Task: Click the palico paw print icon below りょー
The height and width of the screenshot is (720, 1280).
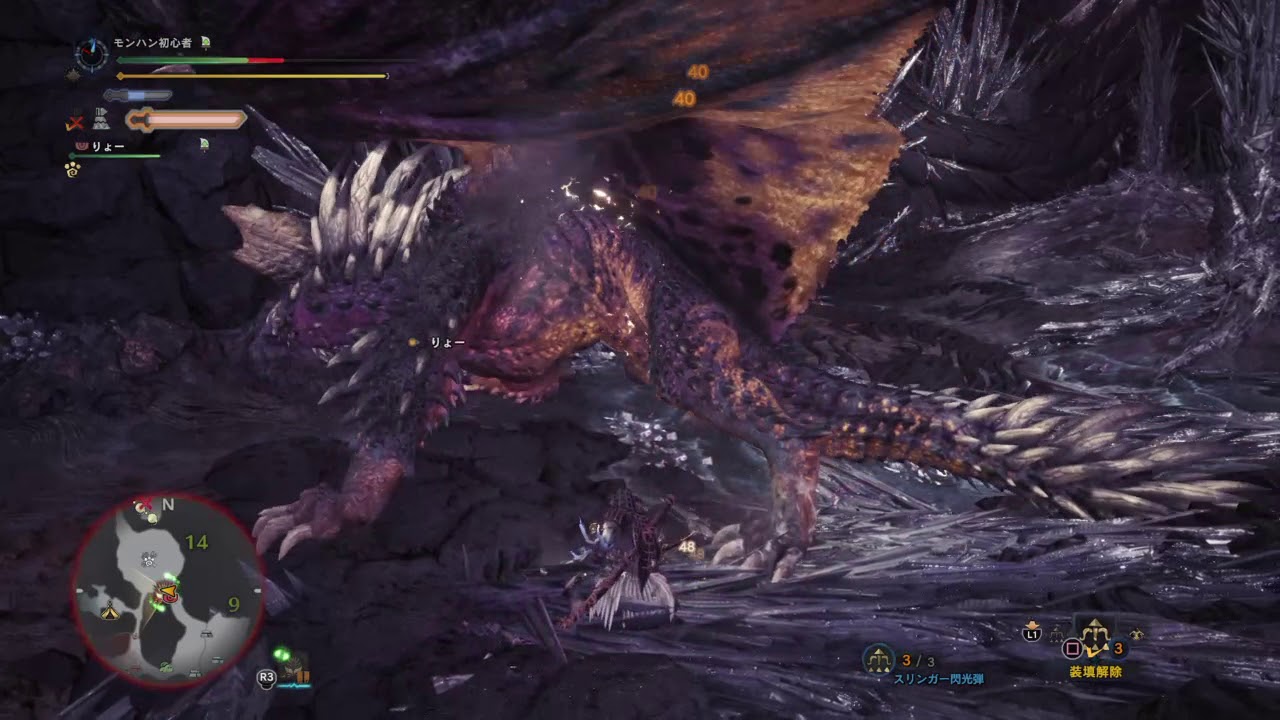Action: (72, 171)
